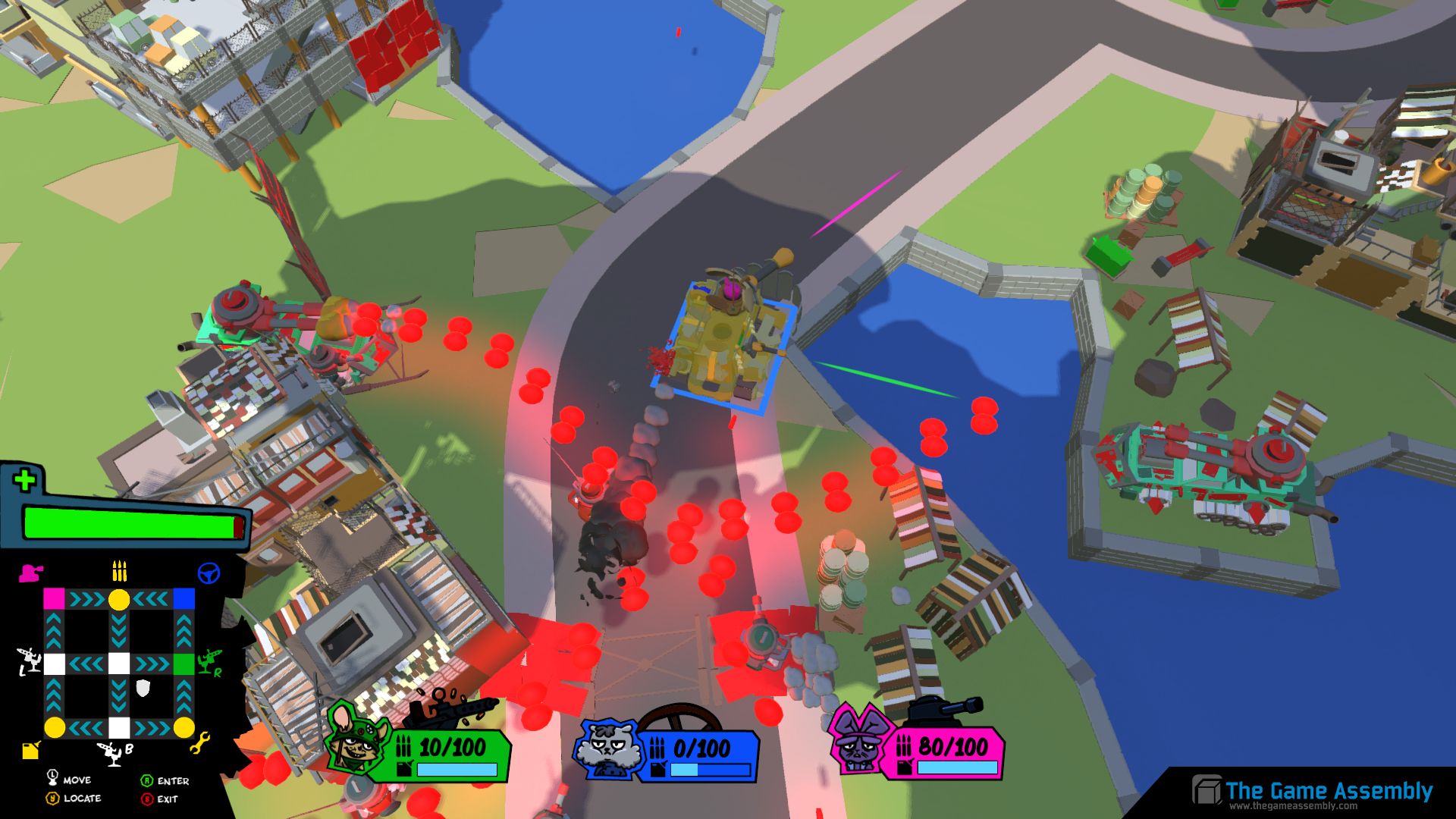1456x819 pixels.
Task: Select the blue driver station square
Action: click(x=184, y=599)
